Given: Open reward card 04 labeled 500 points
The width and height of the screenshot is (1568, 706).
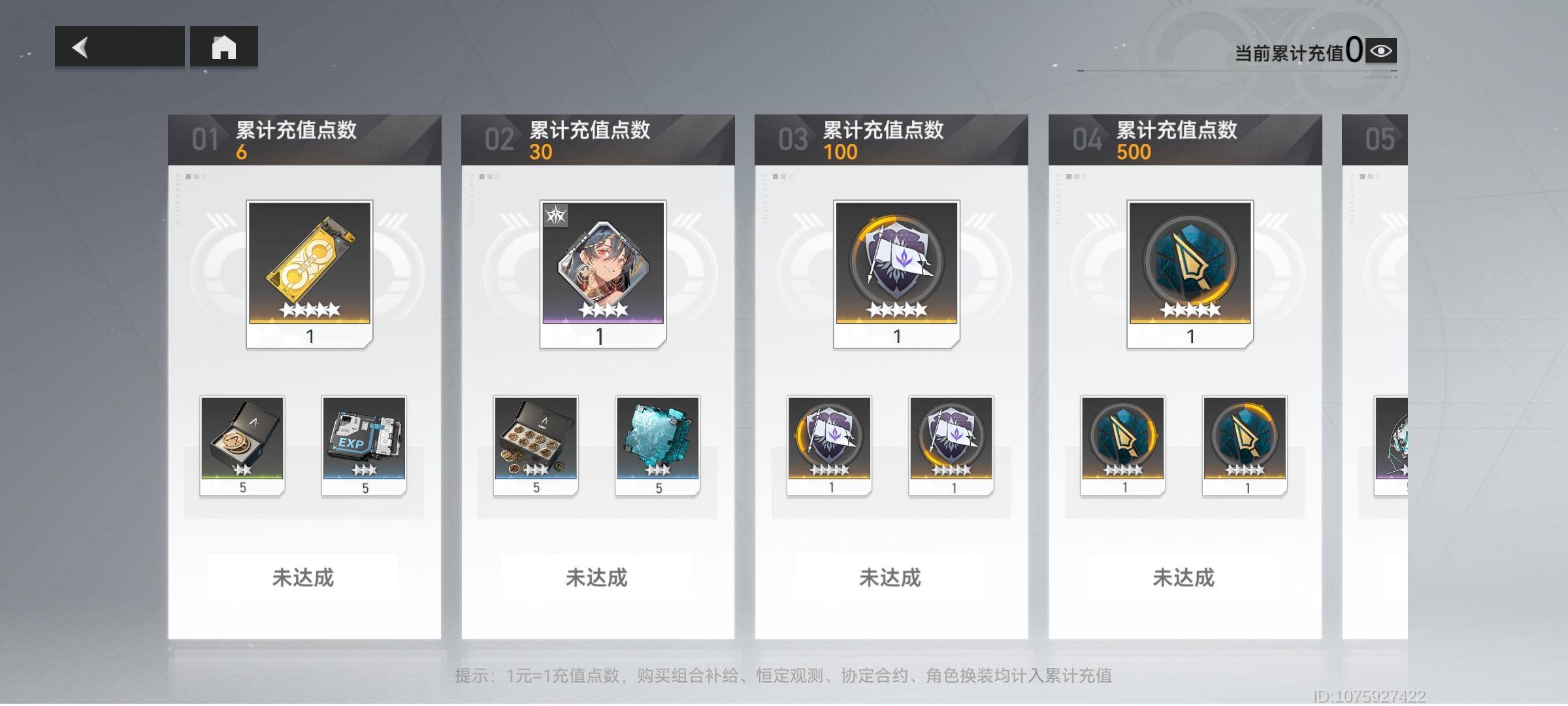Looking at the screenshot, I should click(1186, 139).
